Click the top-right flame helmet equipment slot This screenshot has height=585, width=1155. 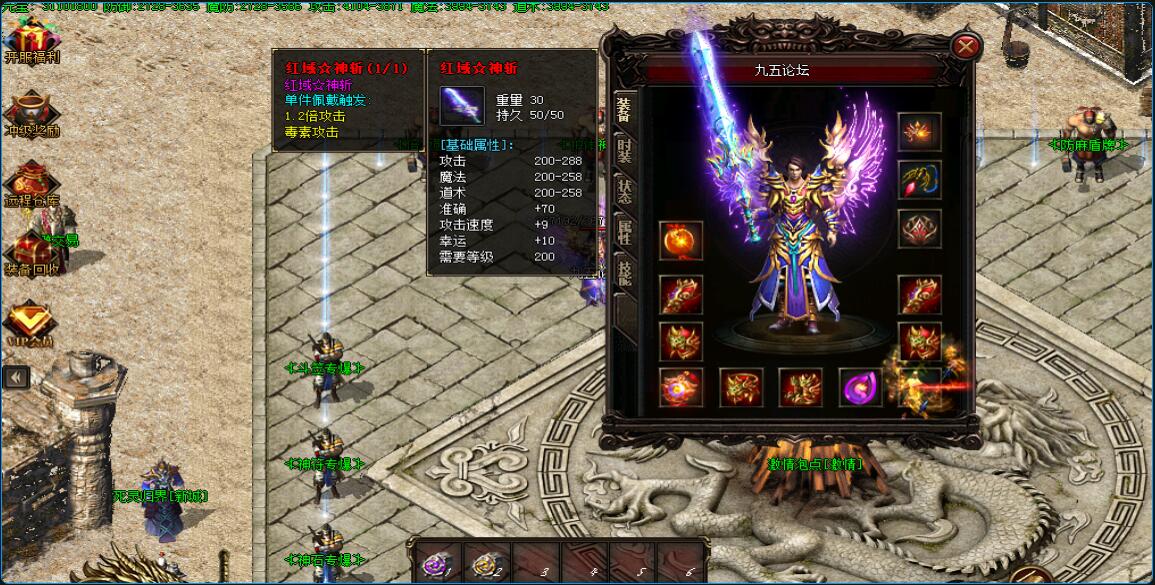(918, 131)
